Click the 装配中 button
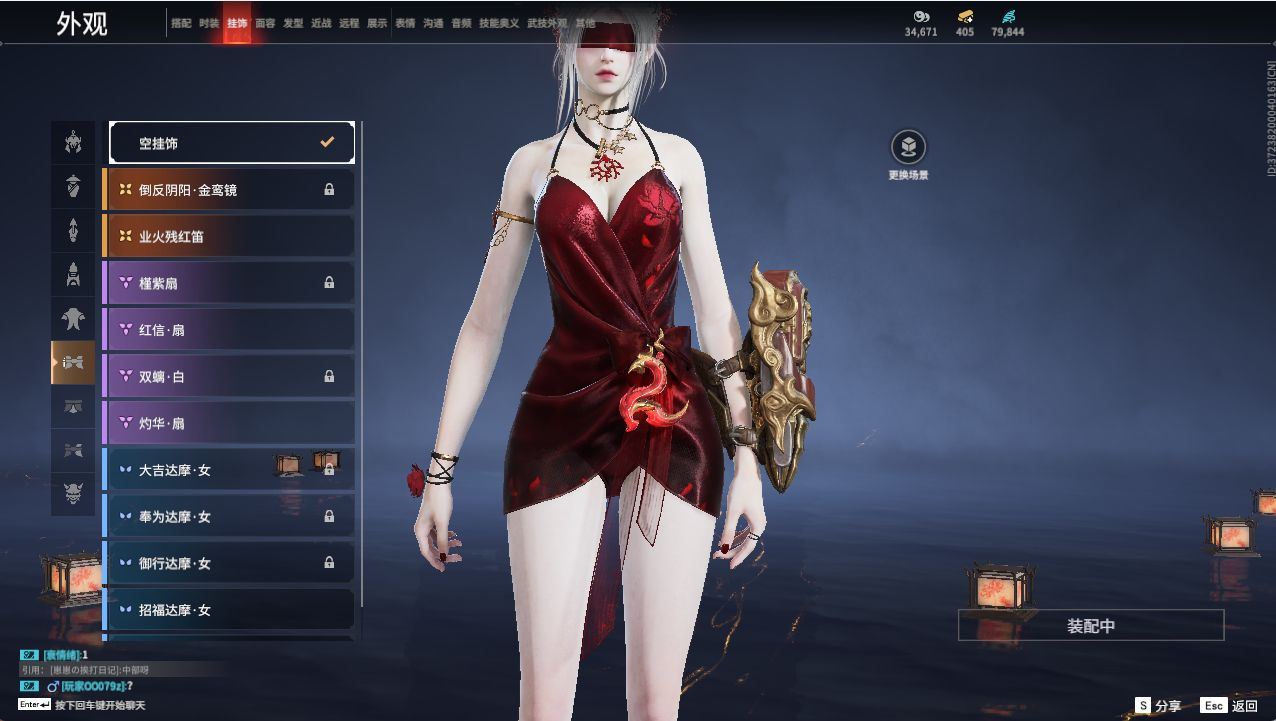 coord(1090,626)
